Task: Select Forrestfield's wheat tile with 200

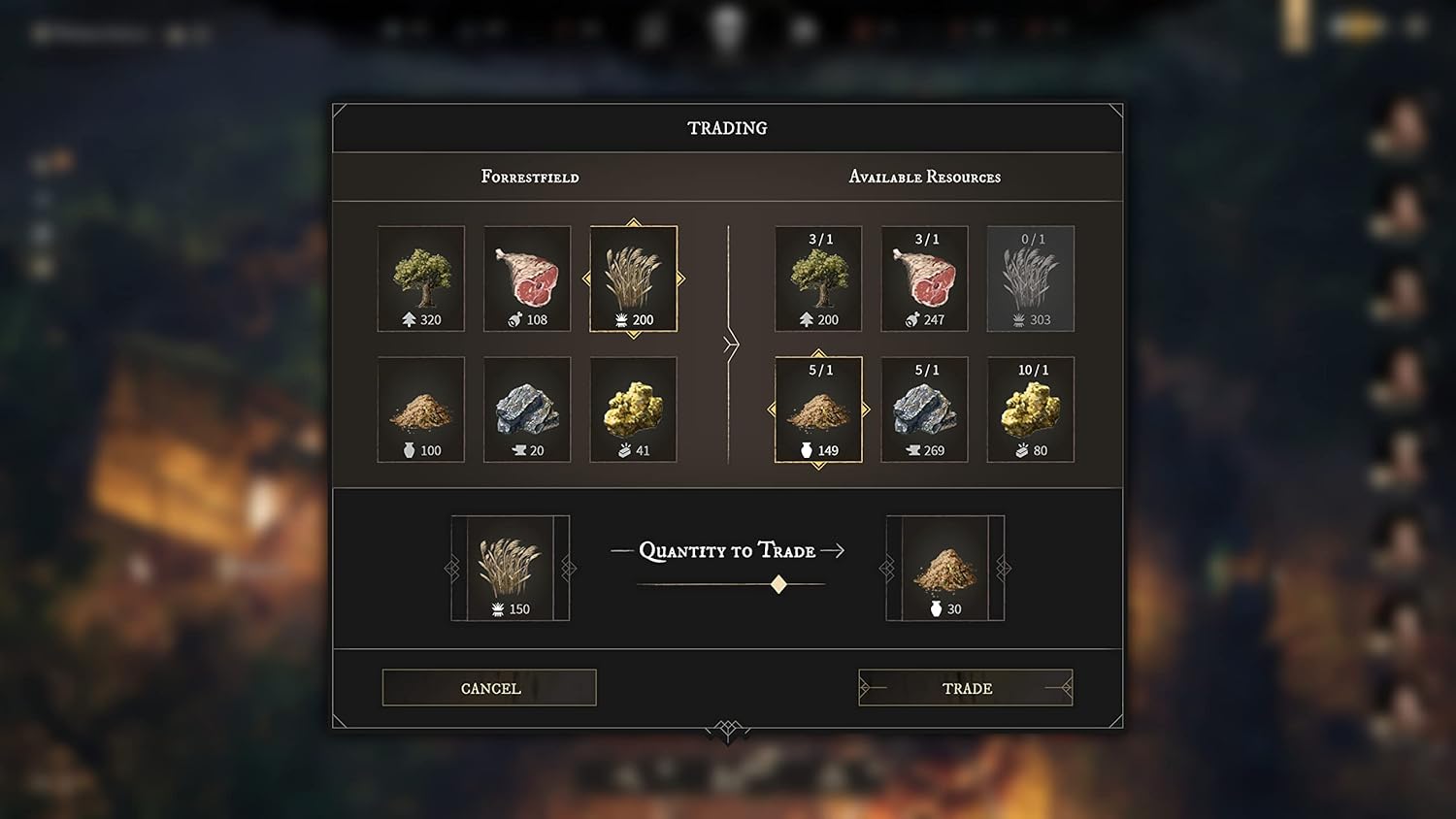Action: [x=634, y=279]
